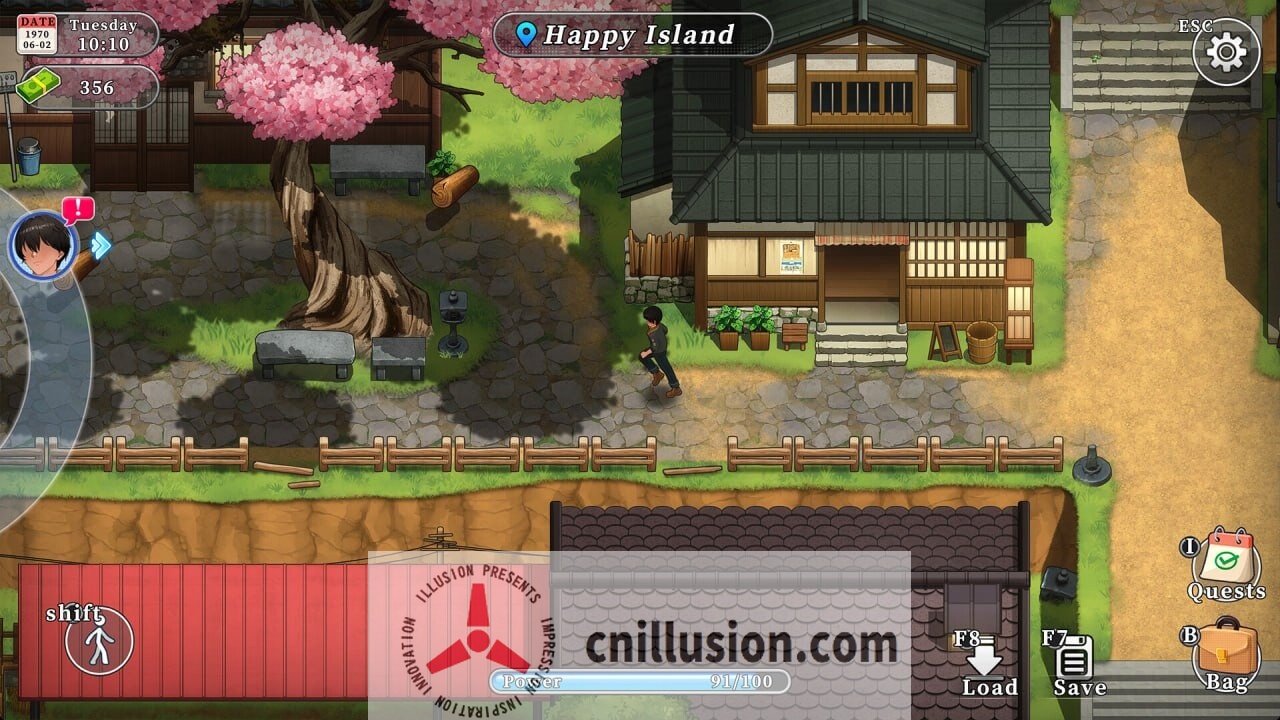Image resolution: width=1280 pixels, height=720 pixels.
Task: Click the Save button label
Action: pyautogui.click(x=1078, y=688)
